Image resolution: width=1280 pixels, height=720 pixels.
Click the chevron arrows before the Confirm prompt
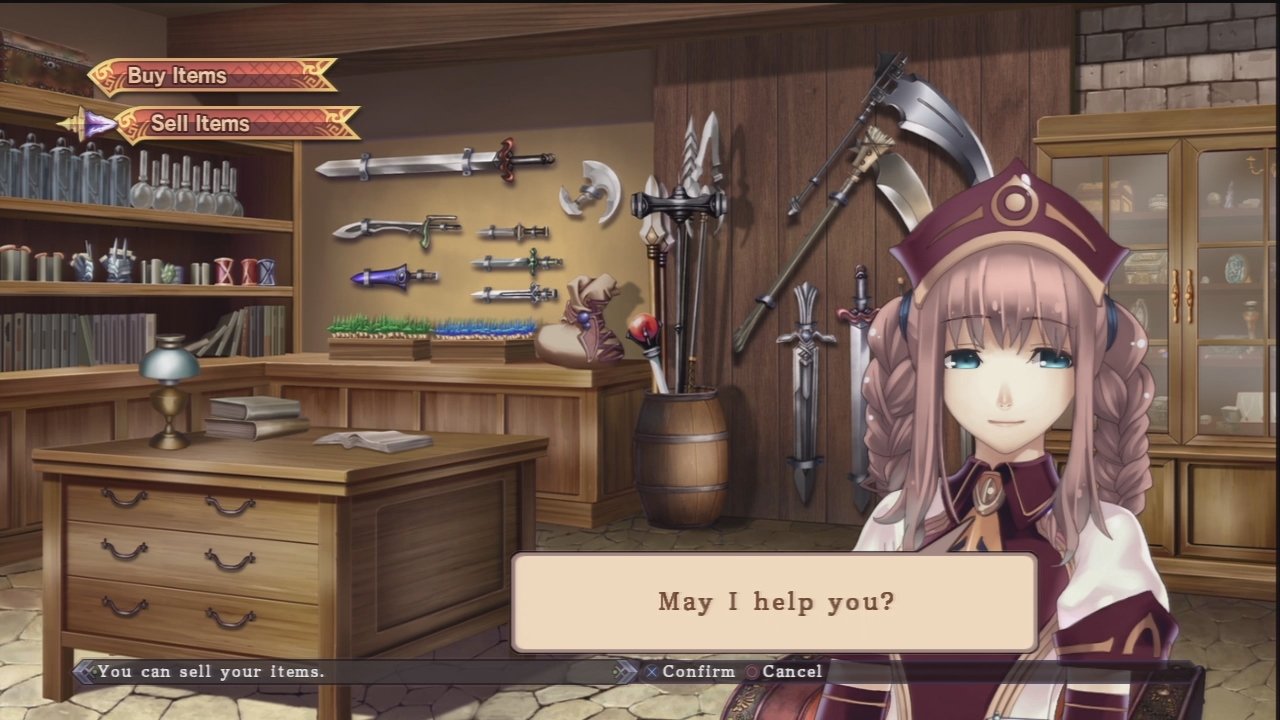point(628,671)
